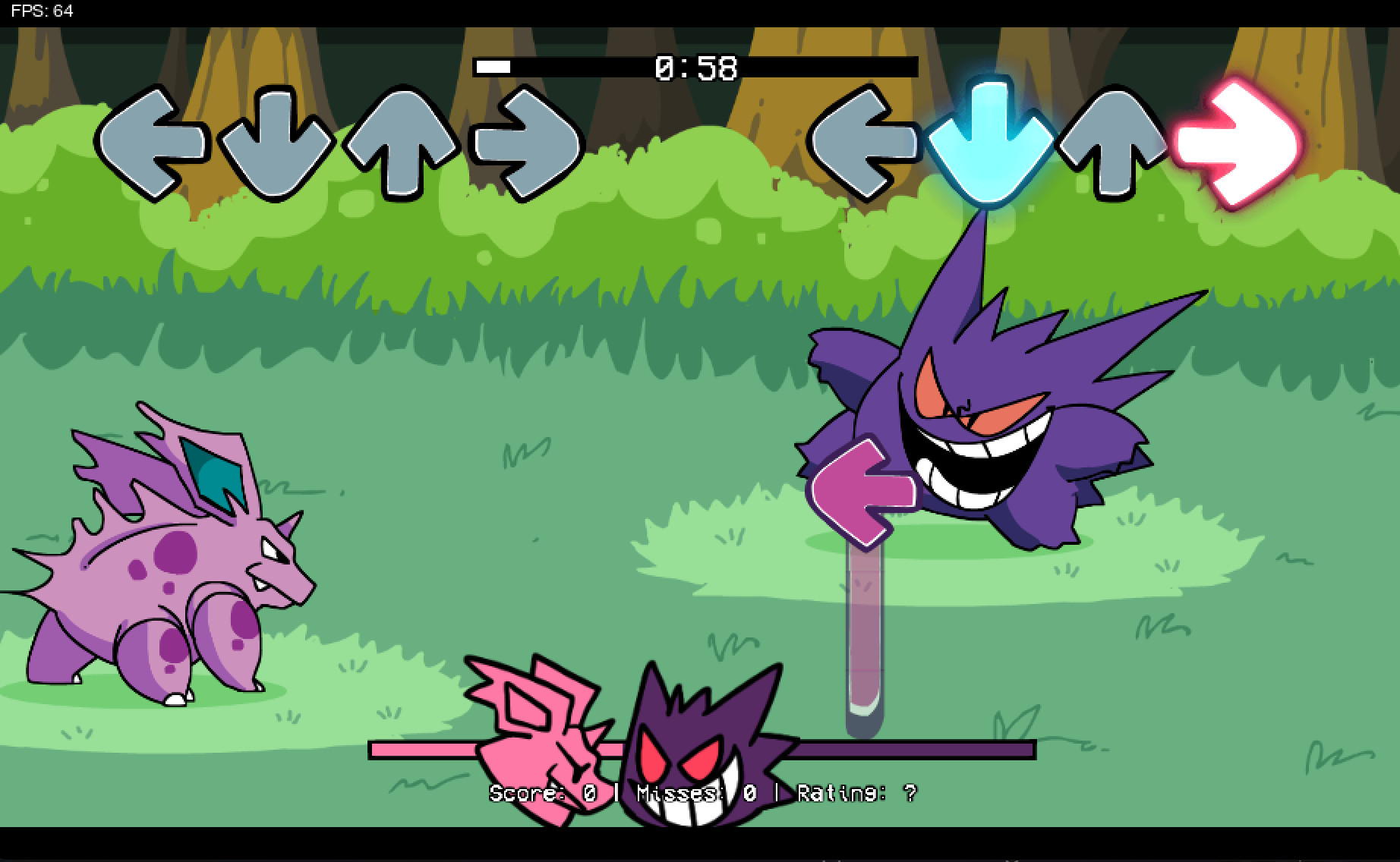The image size is (1400, 862).
Task: Click the player's up arrow receptor
Action: 1108,144
